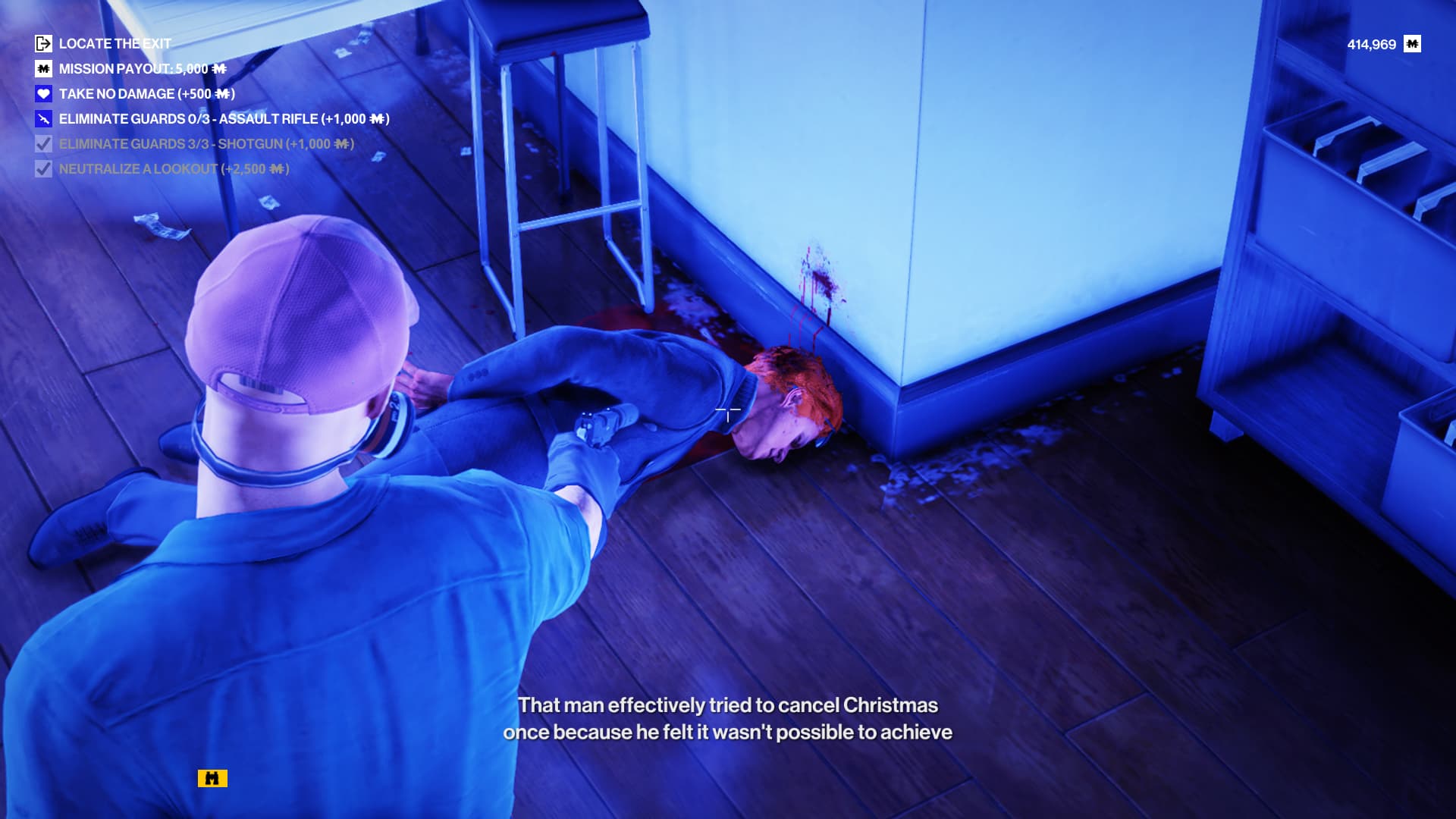Viewport: 1456px width, 819px height.
Task: Click the yellow binoculars icon
Action: 212,778
